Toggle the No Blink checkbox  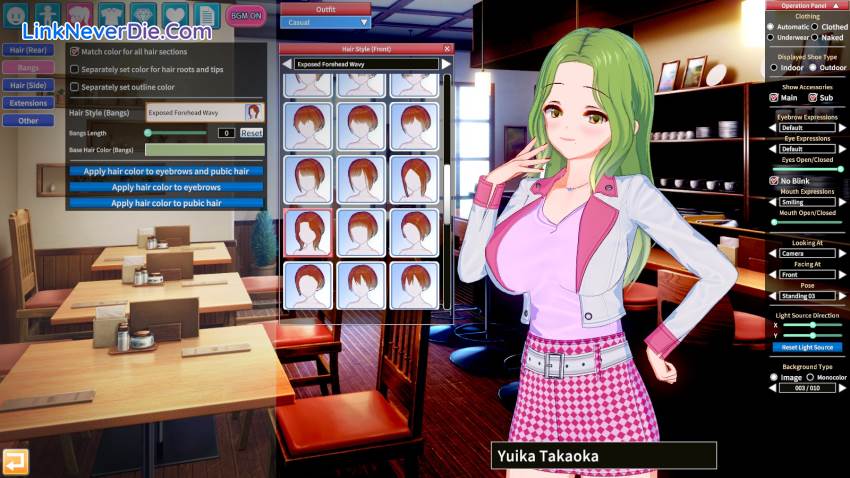point(774,181)
